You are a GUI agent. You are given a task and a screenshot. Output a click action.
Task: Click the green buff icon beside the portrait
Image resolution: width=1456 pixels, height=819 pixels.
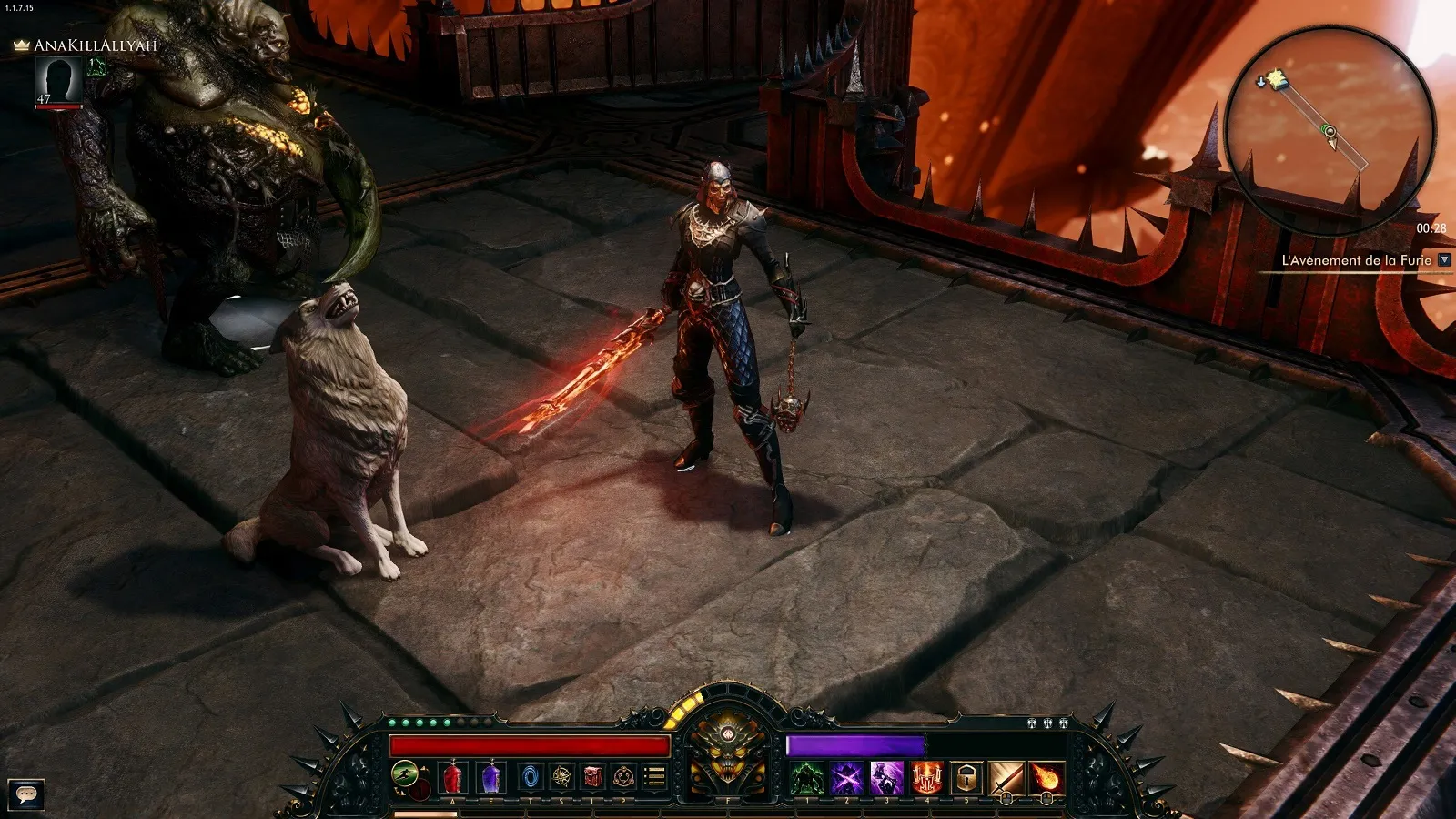click(x=96, y=66)
